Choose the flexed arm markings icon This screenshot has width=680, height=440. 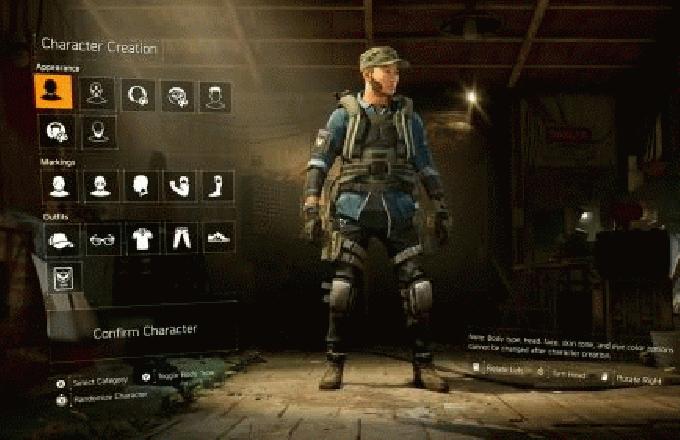(178, 185)
